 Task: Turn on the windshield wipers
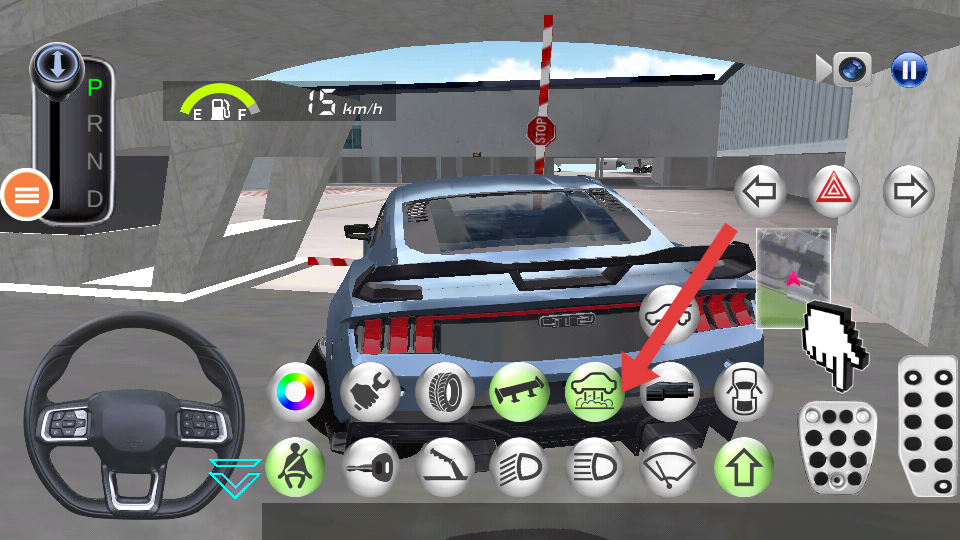tap(668, 467)
